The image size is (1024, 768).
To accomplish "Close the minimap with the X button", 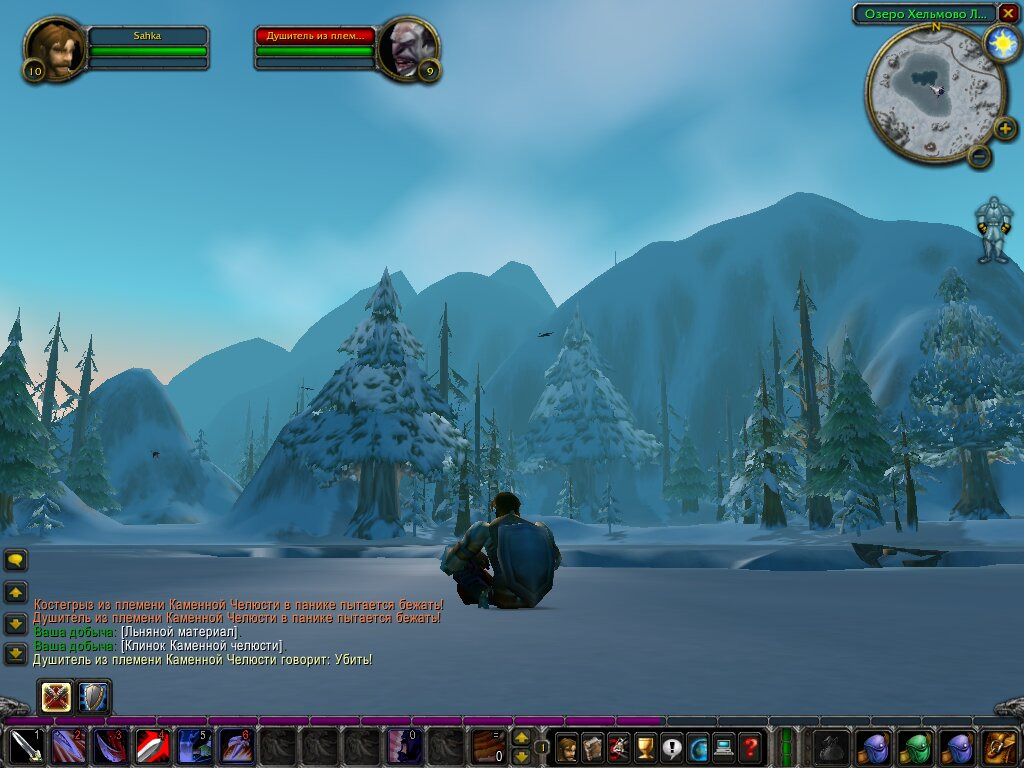I will click(1007, 13).
